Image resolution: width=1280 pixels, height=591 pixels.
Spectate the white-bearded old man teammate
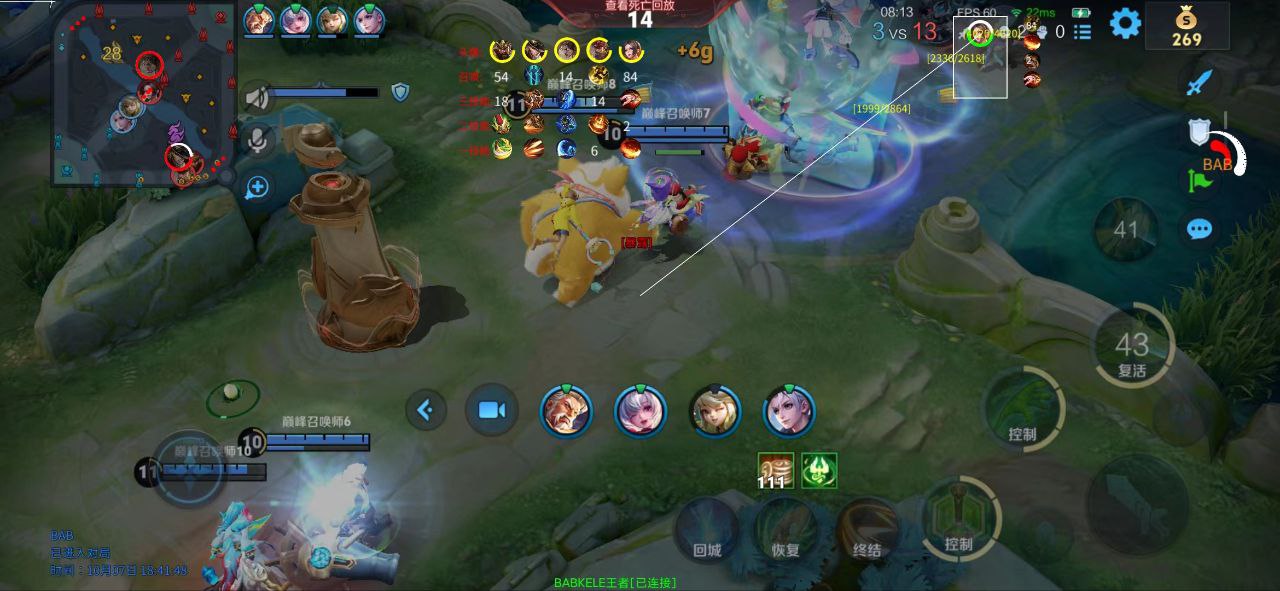point(566,411)
